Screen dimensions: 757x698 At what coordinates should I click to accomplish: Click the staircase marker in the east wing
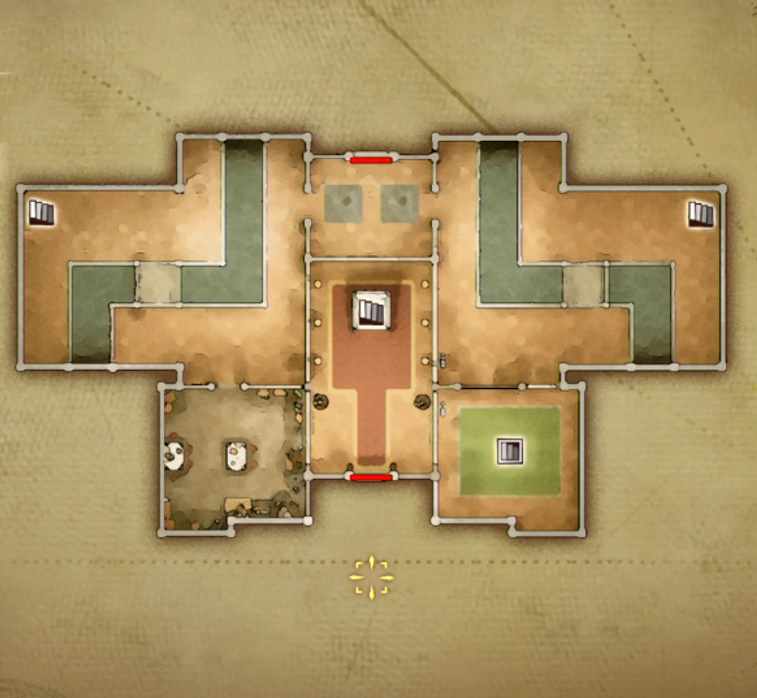tap(701, 213)
